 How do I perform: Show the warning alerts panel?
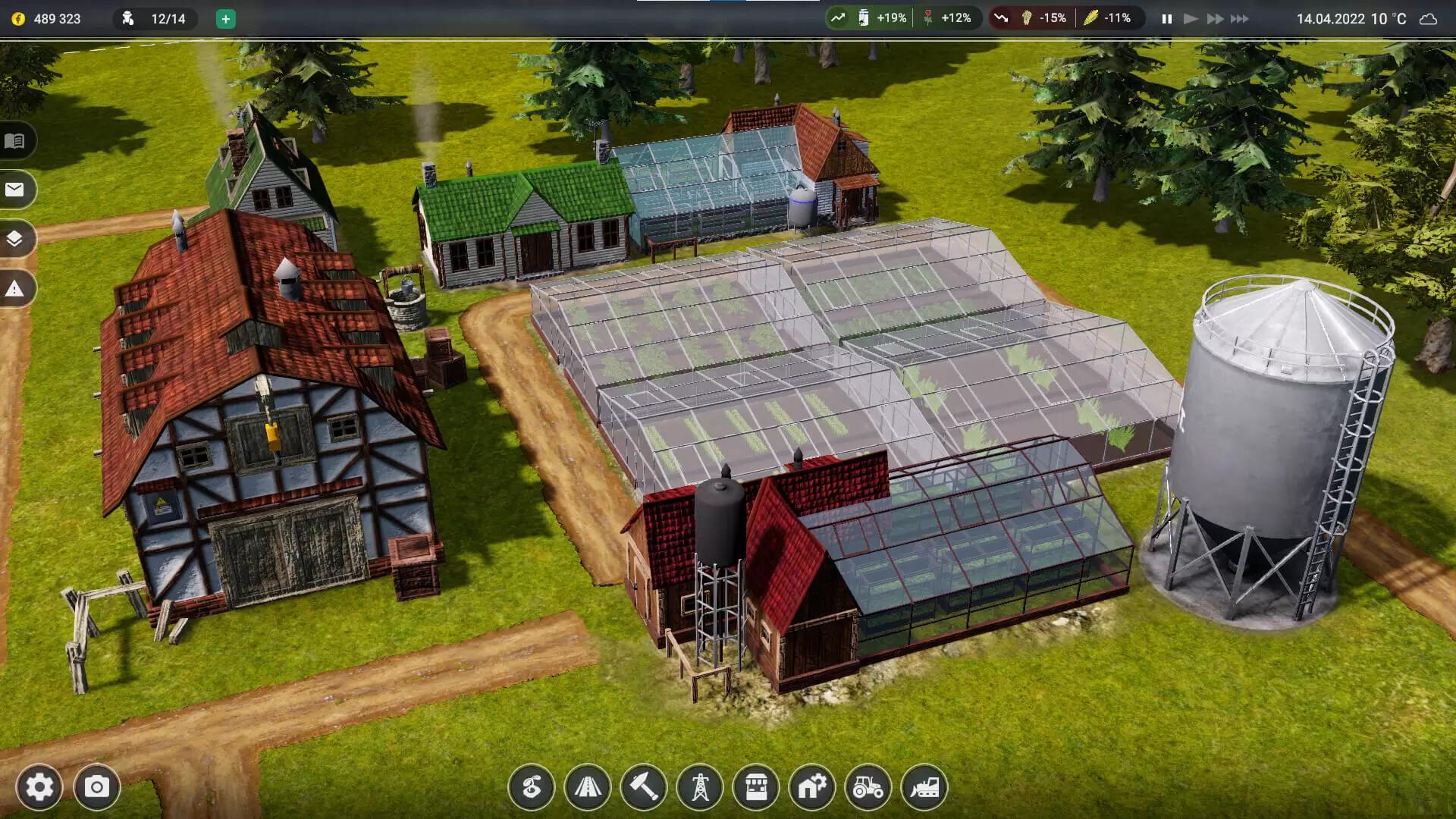[x=15, y=288]
